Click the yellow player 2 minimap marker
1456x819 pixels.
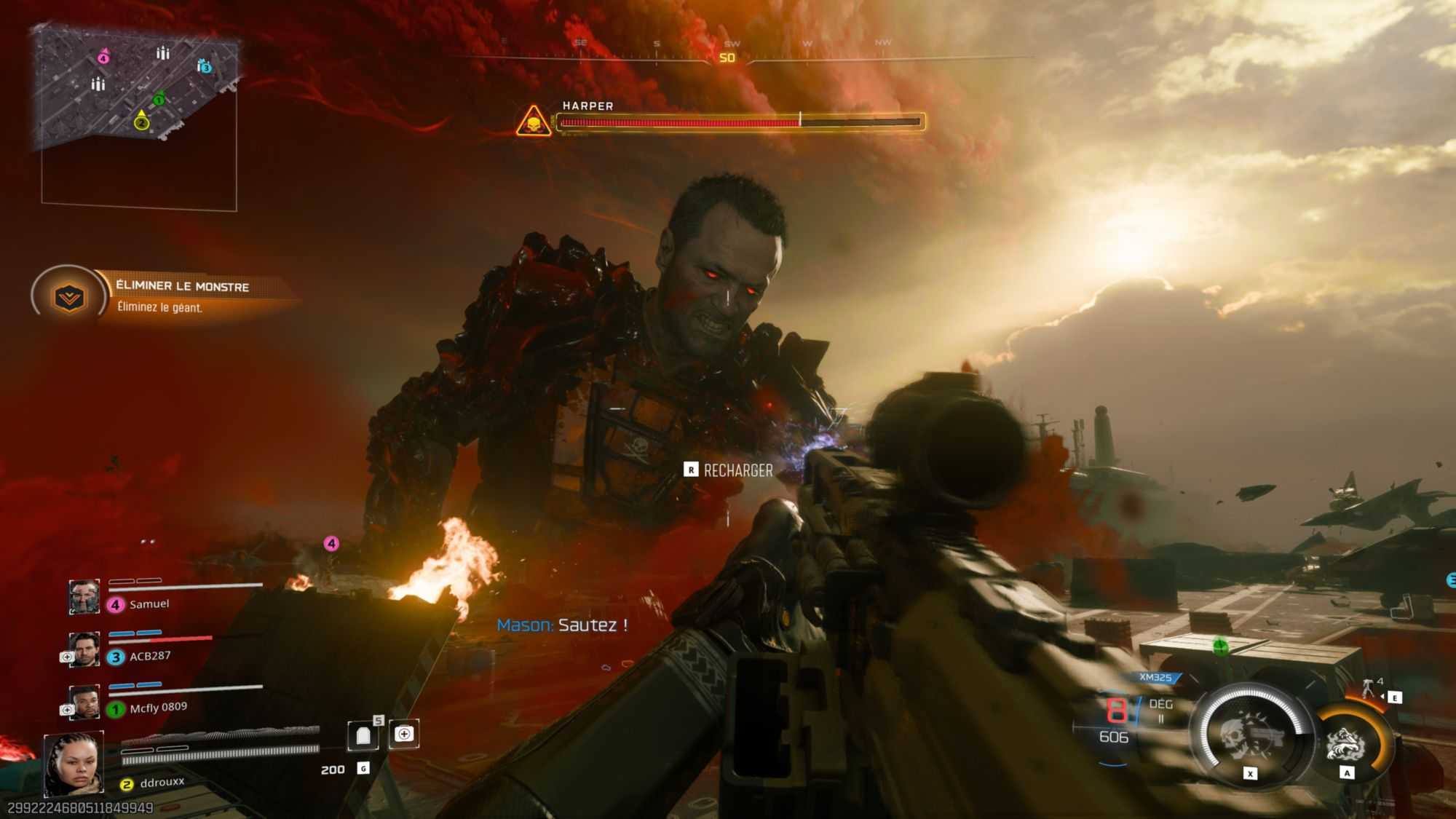(141, 122)
